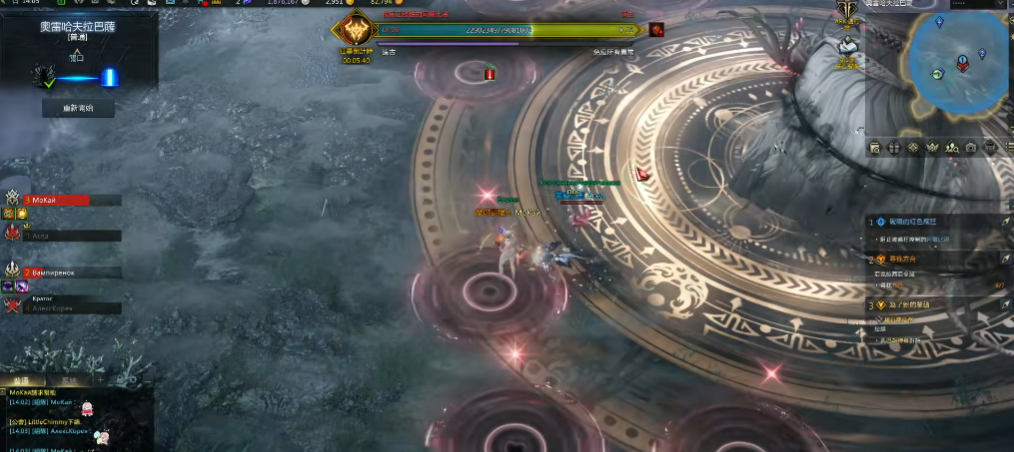Click the camera icon under the minimap

970,148
